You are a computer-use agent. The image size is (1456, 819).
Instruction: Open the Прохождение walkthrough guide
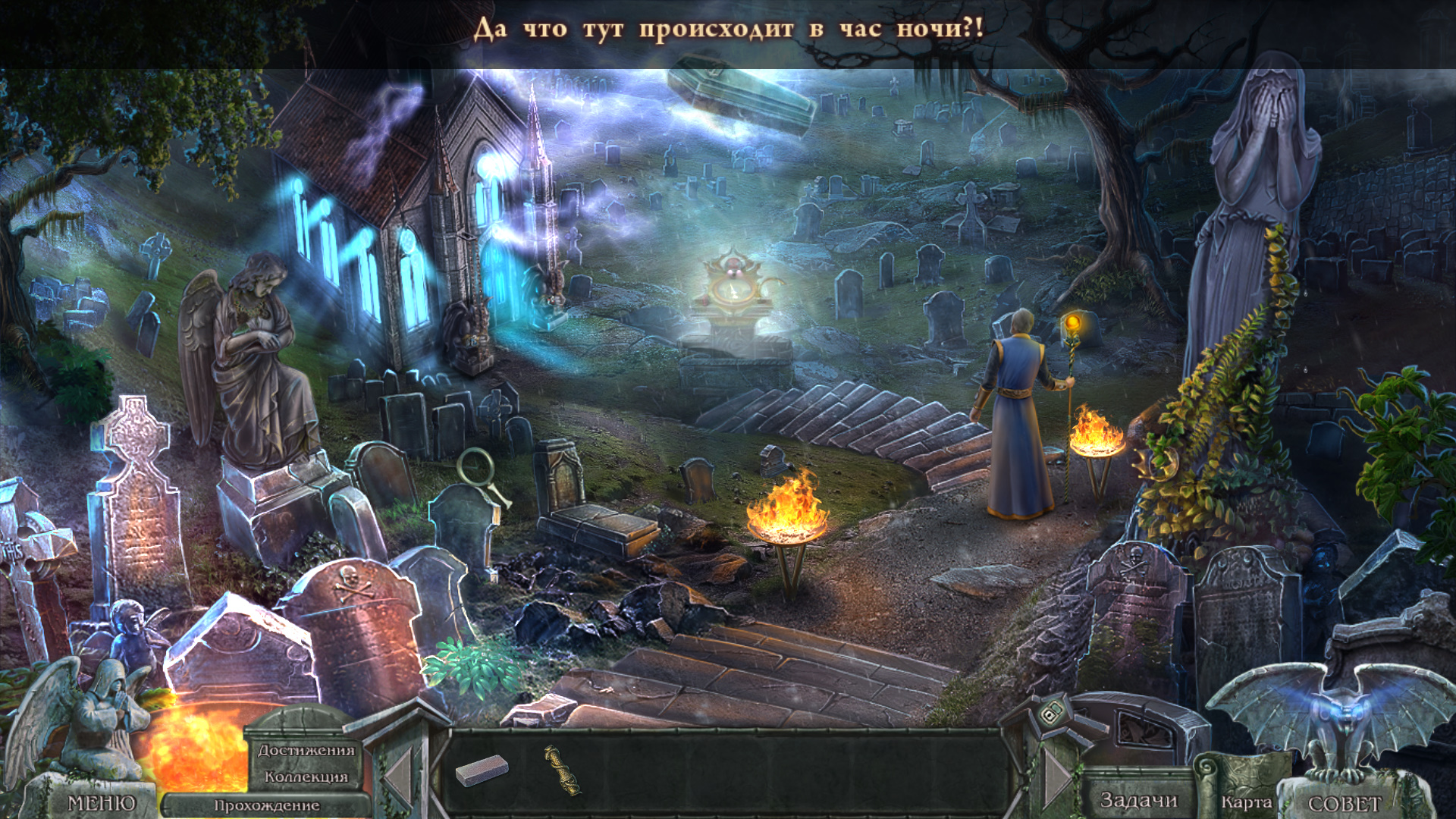point(266,805)
